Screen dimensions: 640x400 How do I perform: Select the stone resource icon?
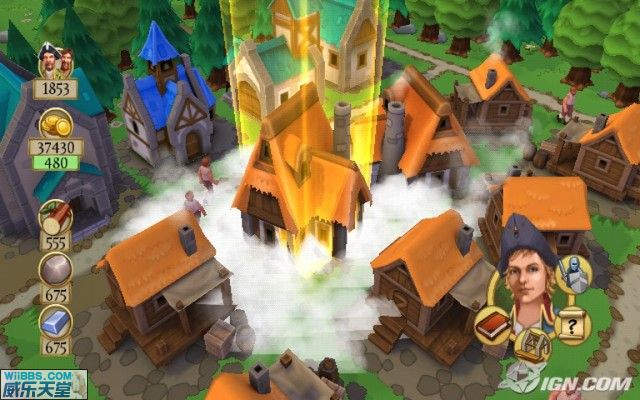click(x=54, y=270)
